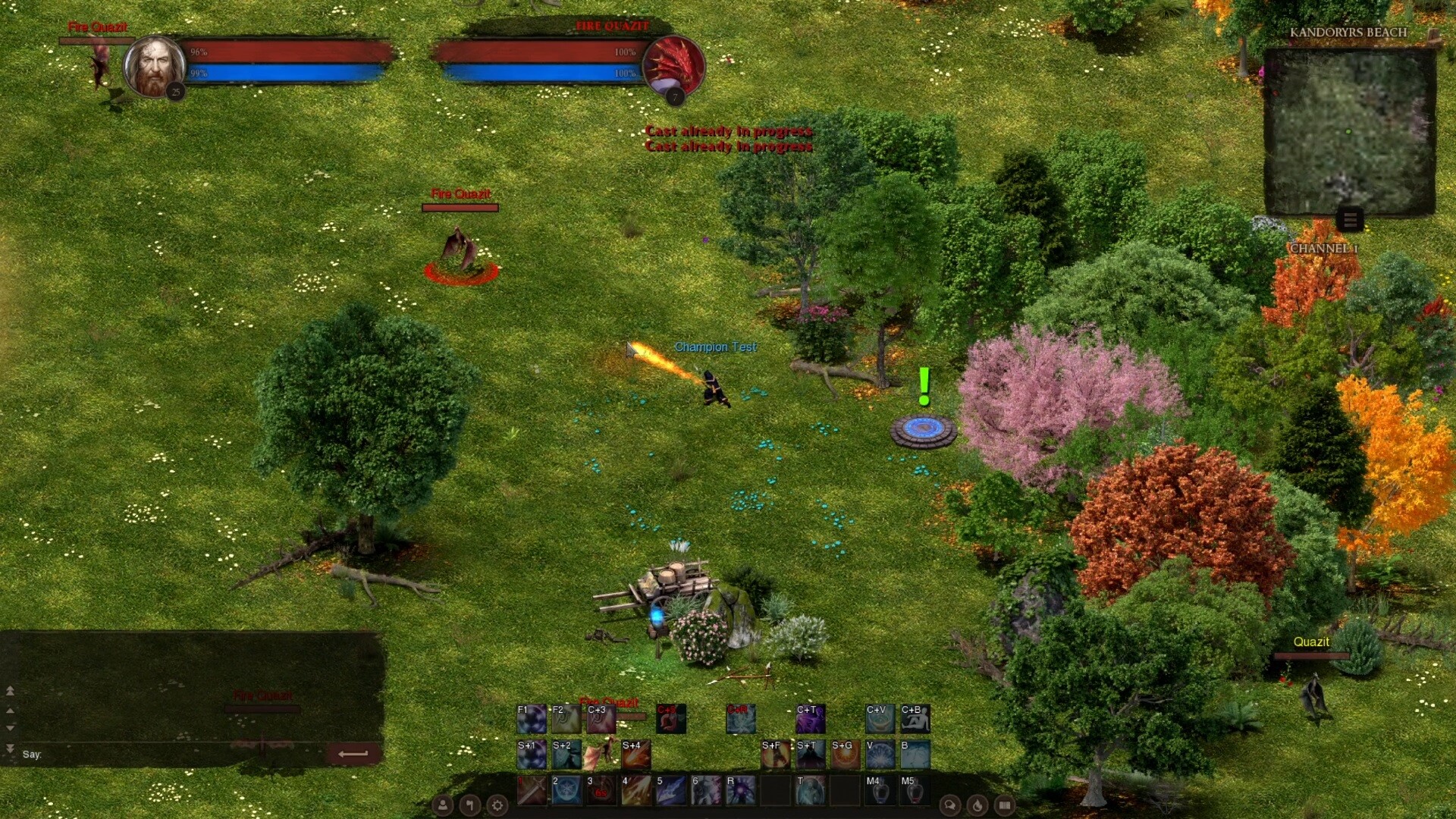Image resolution: width=1456 pixels, height=819 pixels.
Task: Cast the snowflake ability in slot 2
Action: [x=567, y=791]
